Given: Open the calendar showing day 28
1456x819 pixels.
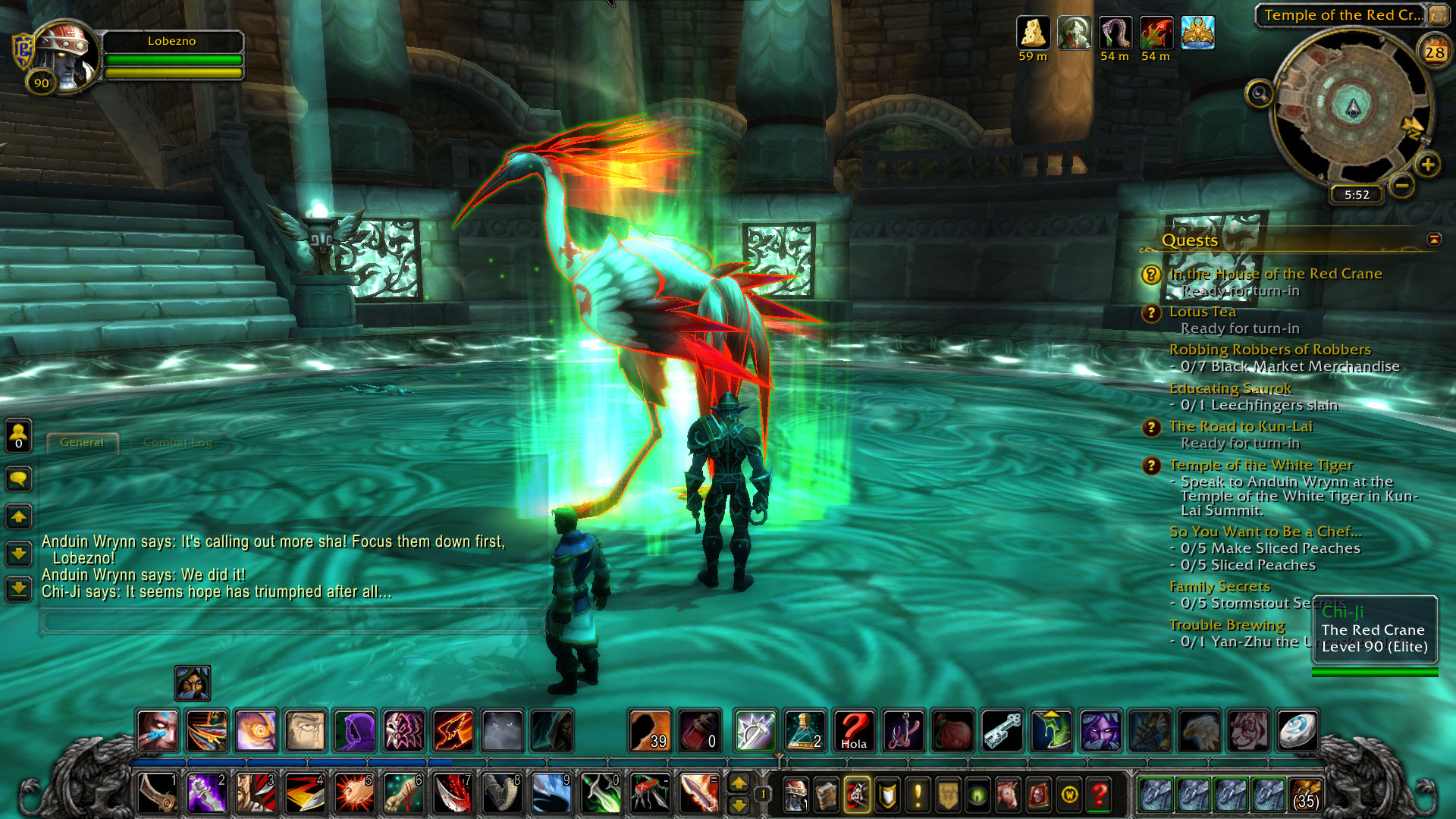Looking at the screenshot, I should click(x=1434, y=52).
